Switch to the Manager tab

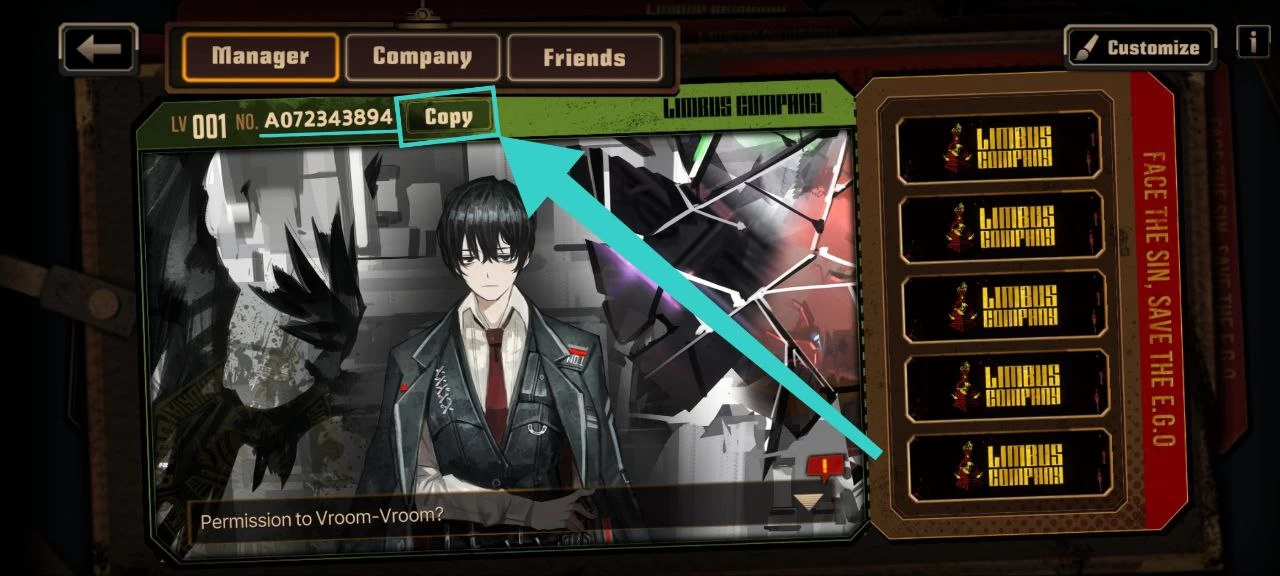pos(261,56)
